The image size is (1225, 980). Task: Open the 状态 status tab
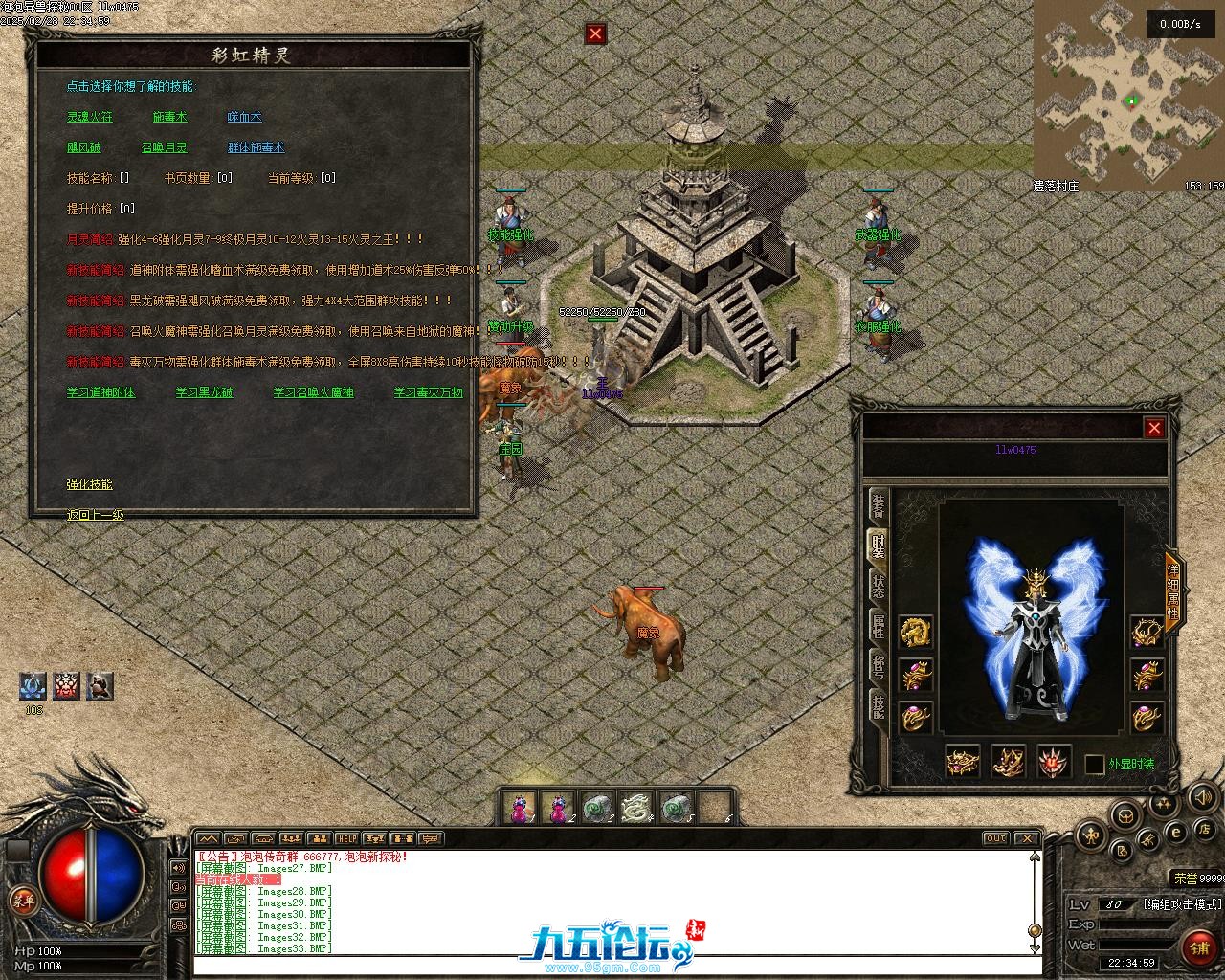(878, 586)
